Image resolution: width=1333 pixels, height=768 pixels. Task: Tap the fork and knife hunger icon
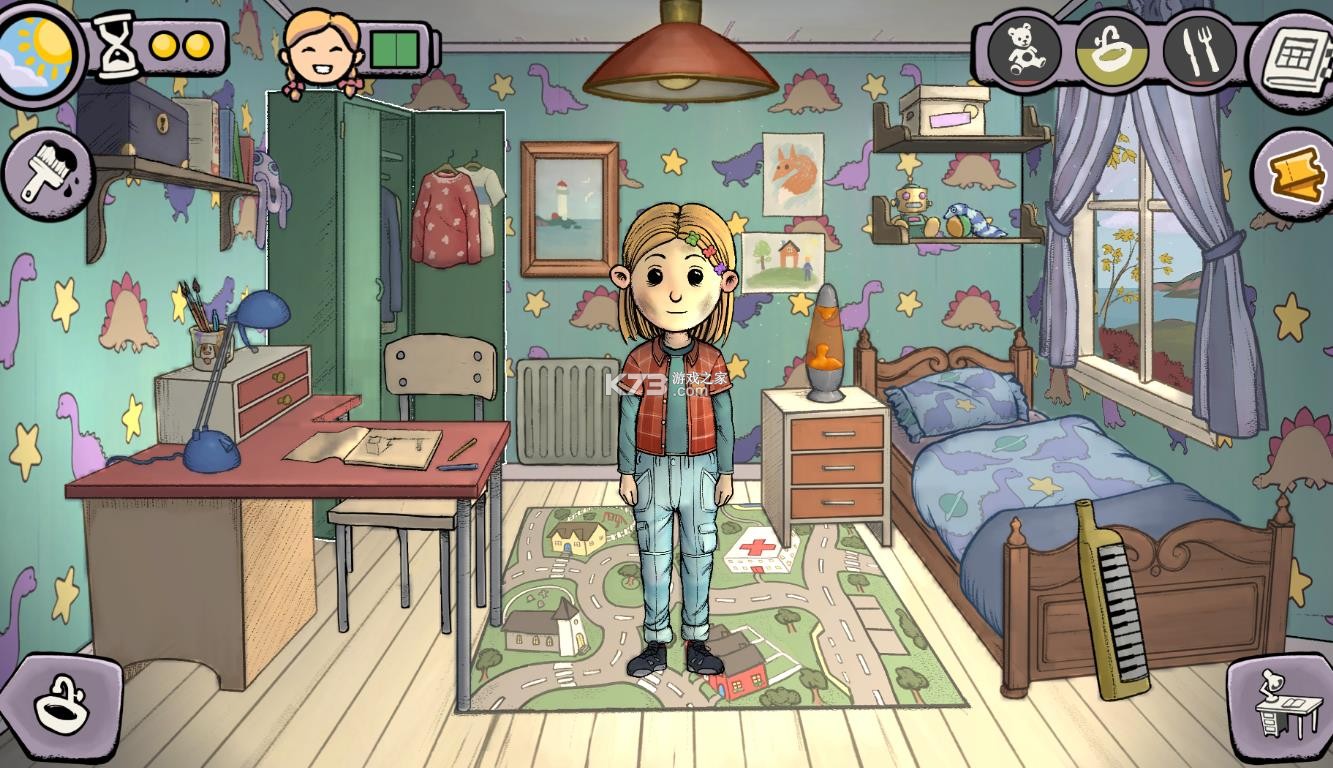click(1198, 50)
